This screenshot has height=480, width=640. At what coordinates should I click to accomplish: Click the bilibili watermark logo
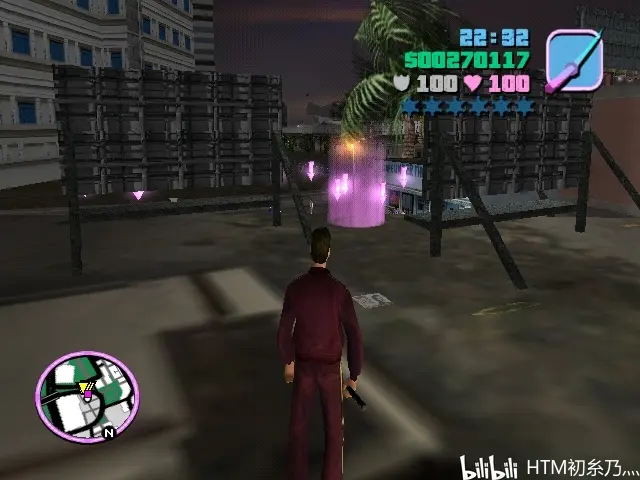(489, 466)
